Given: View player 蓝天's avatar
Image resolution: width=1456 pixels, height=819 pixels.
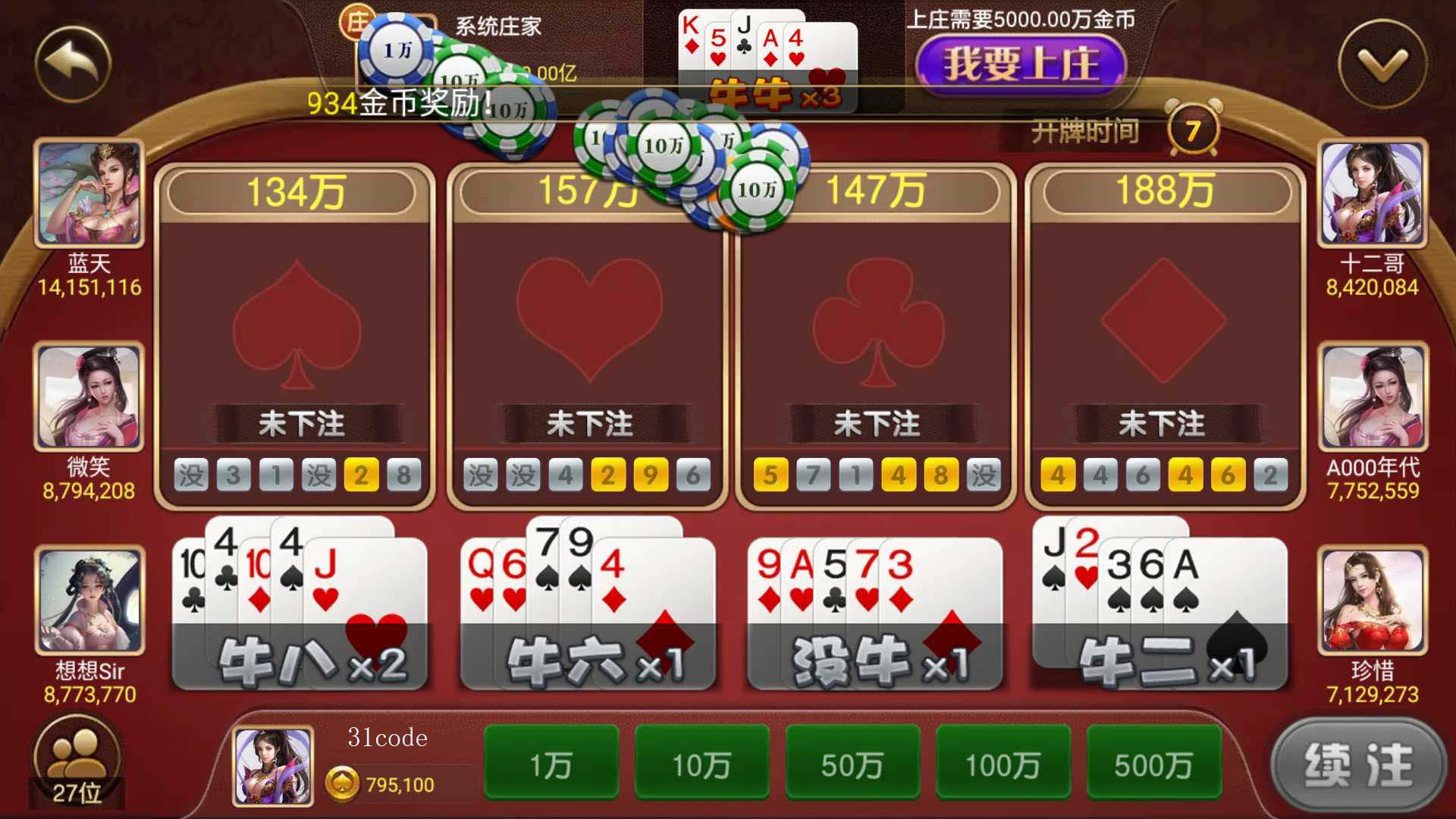Looking at the screenshot, I should 89,193.
